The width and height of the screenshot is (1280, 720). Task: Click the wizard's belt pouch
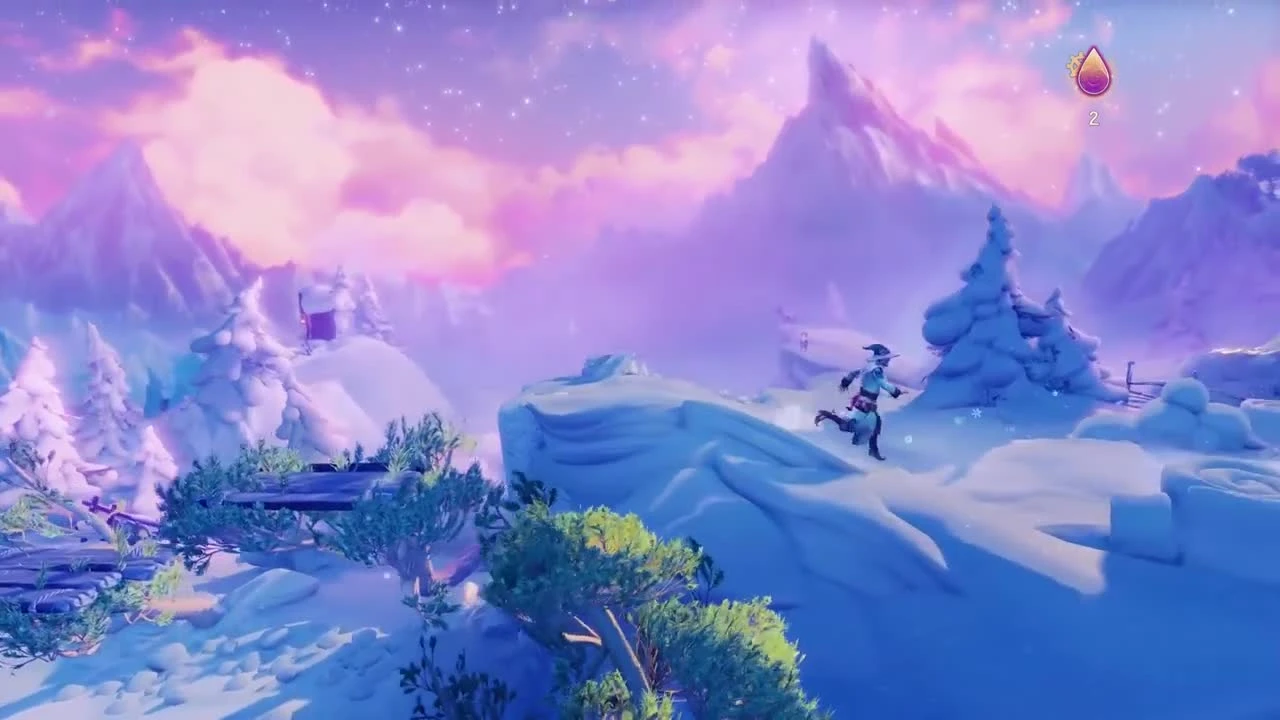862,402
